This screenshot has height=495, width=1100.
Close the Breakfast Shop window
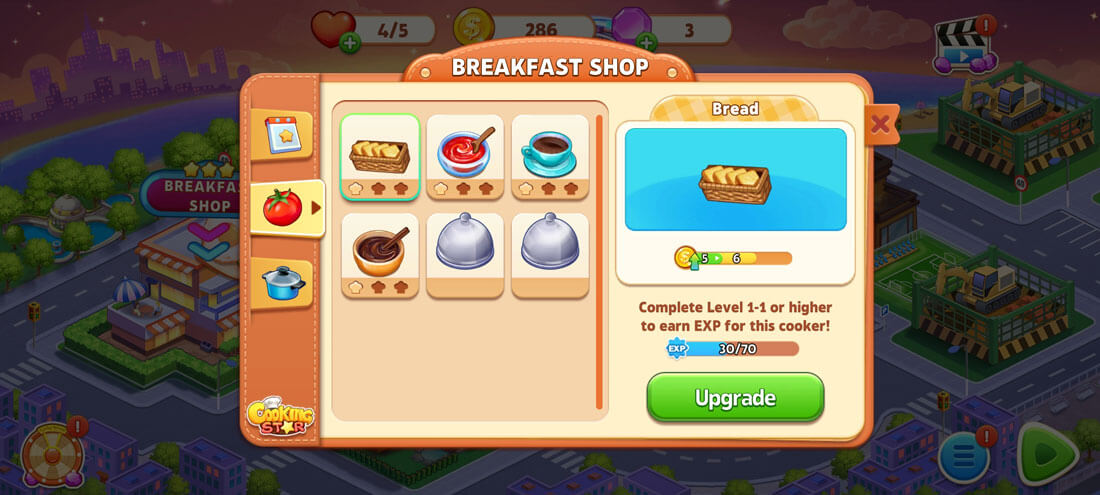tap(880, 124)
